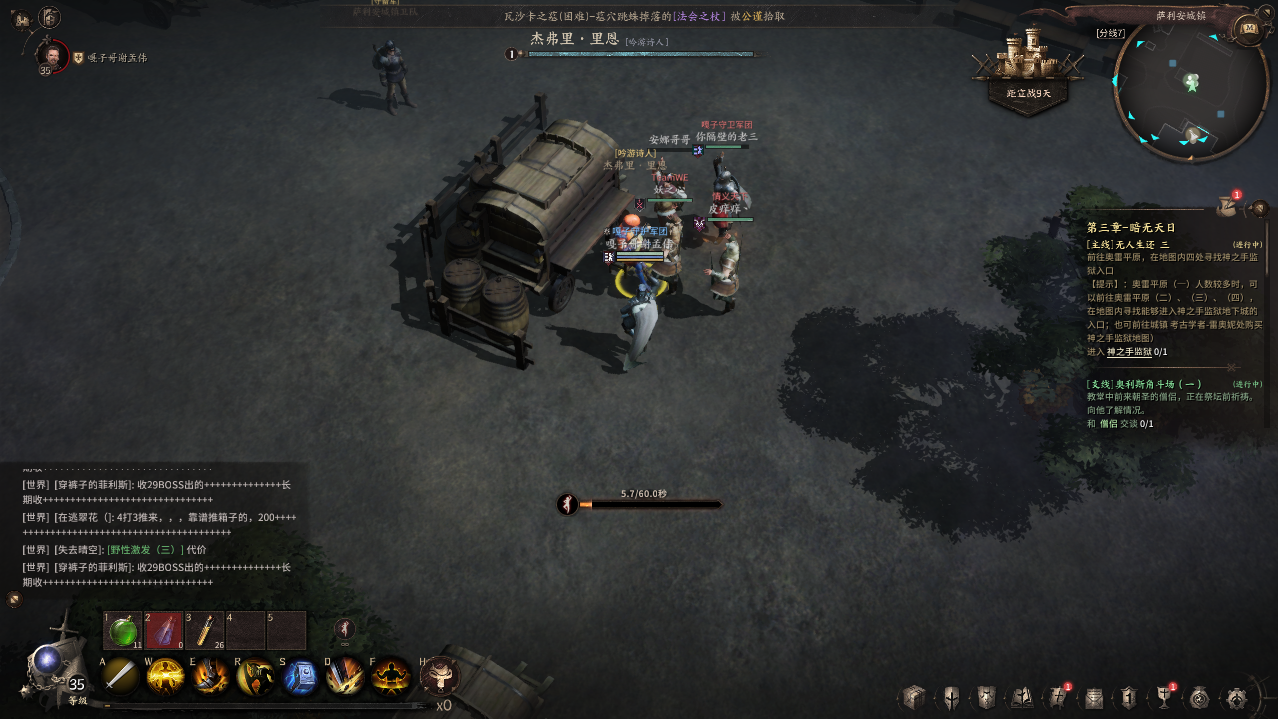The width and height of the screenshot is (1278, 719).
Task: Click the mount saddle icon
Action: click(x=440, y=677)
